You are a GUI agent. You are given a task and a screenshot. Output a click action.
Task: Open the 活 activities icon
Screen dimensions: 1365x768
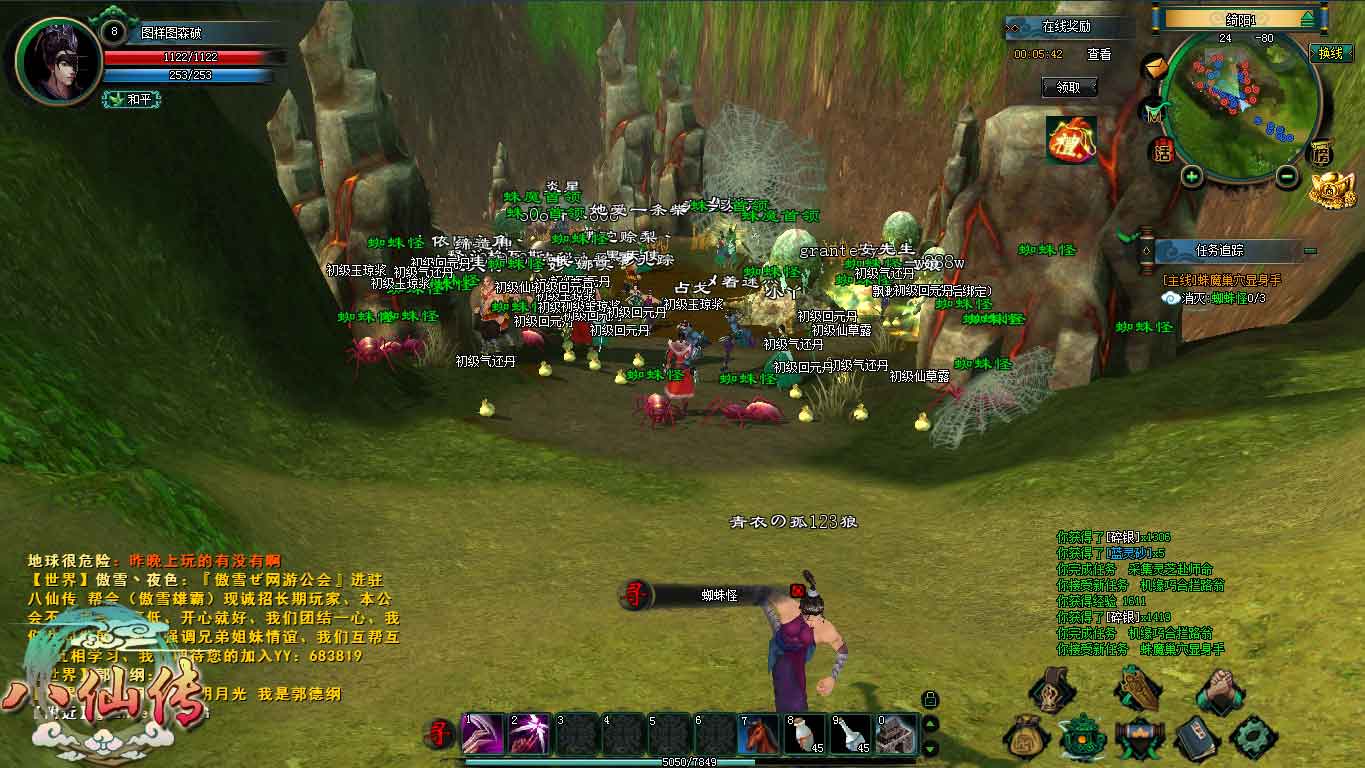(x=1162, y=152)
